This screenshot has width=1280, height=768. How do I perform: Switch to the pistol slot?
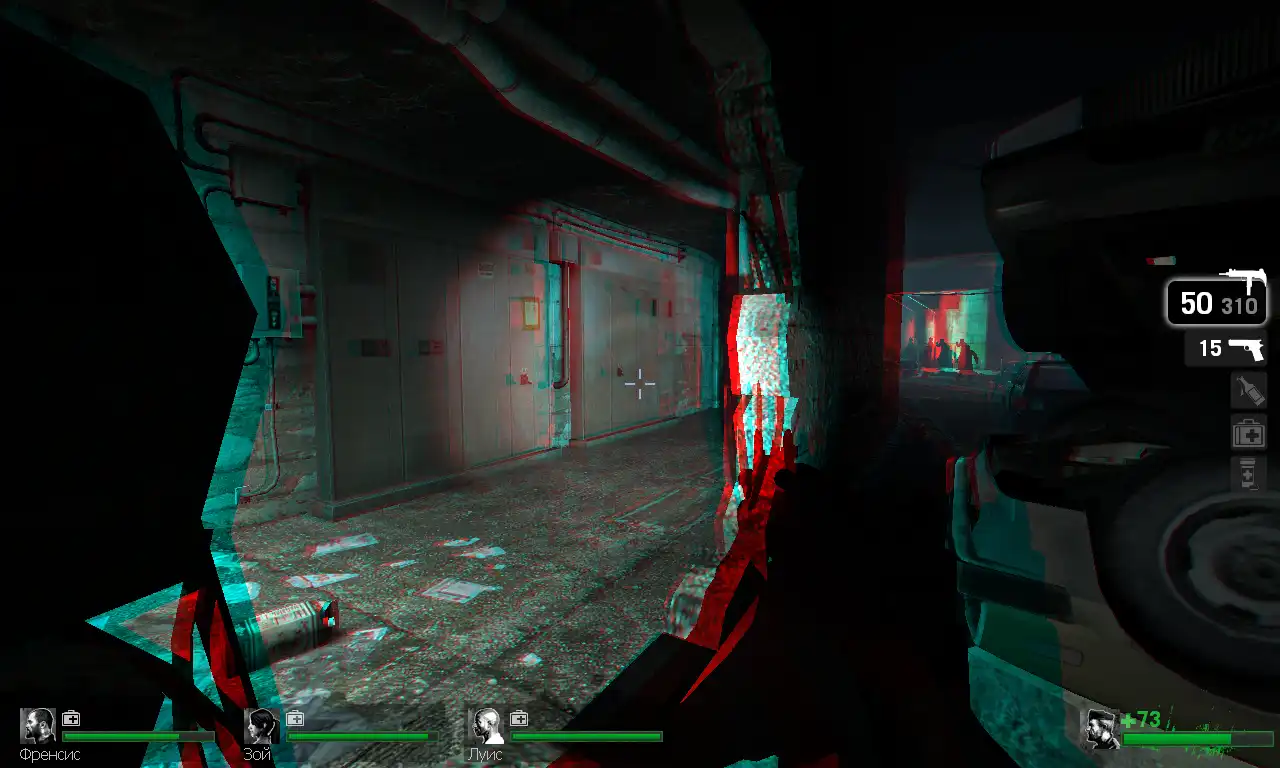(1226, 349)
